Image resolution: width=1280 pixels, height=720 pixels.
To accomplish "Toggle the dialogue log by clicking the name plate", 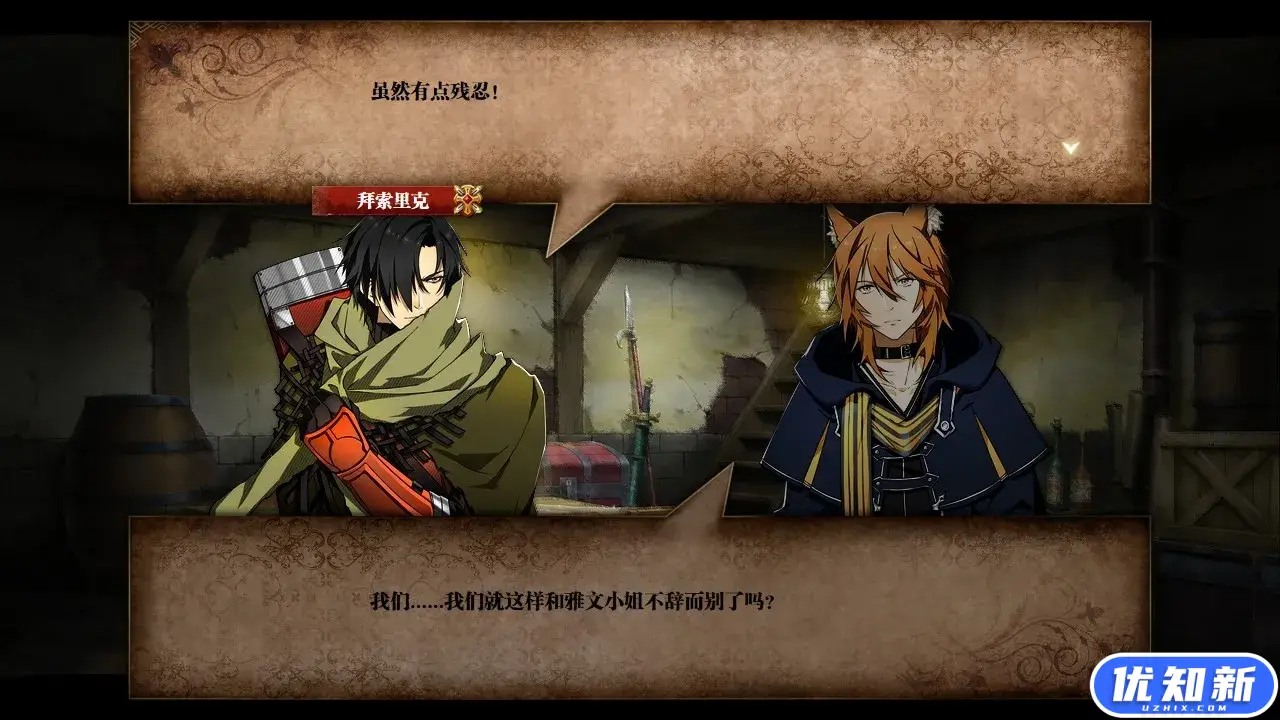I will (x=392, y=198).
